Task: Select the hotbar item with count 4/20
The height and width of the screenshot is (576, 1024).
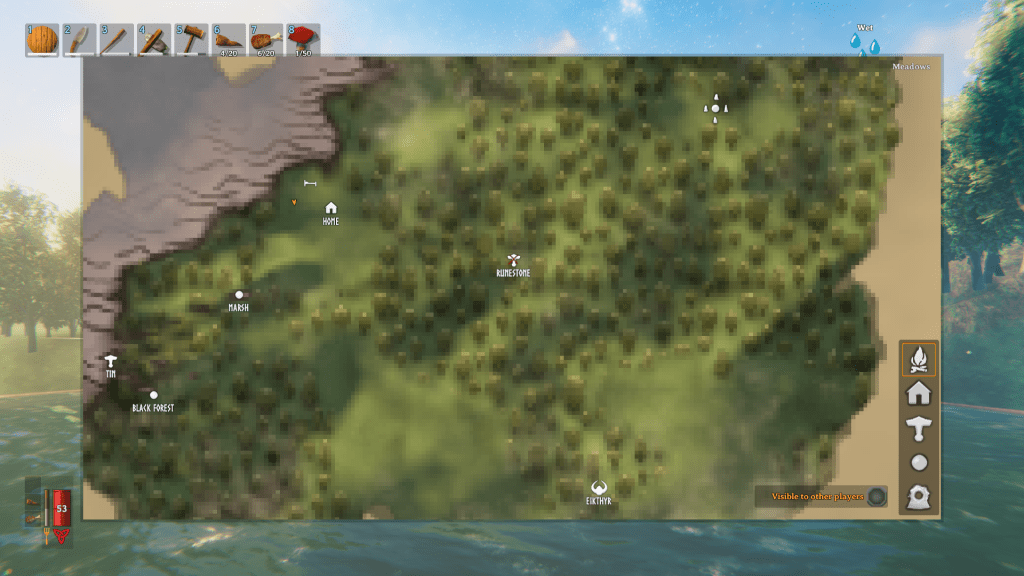Action: [229, 40]
